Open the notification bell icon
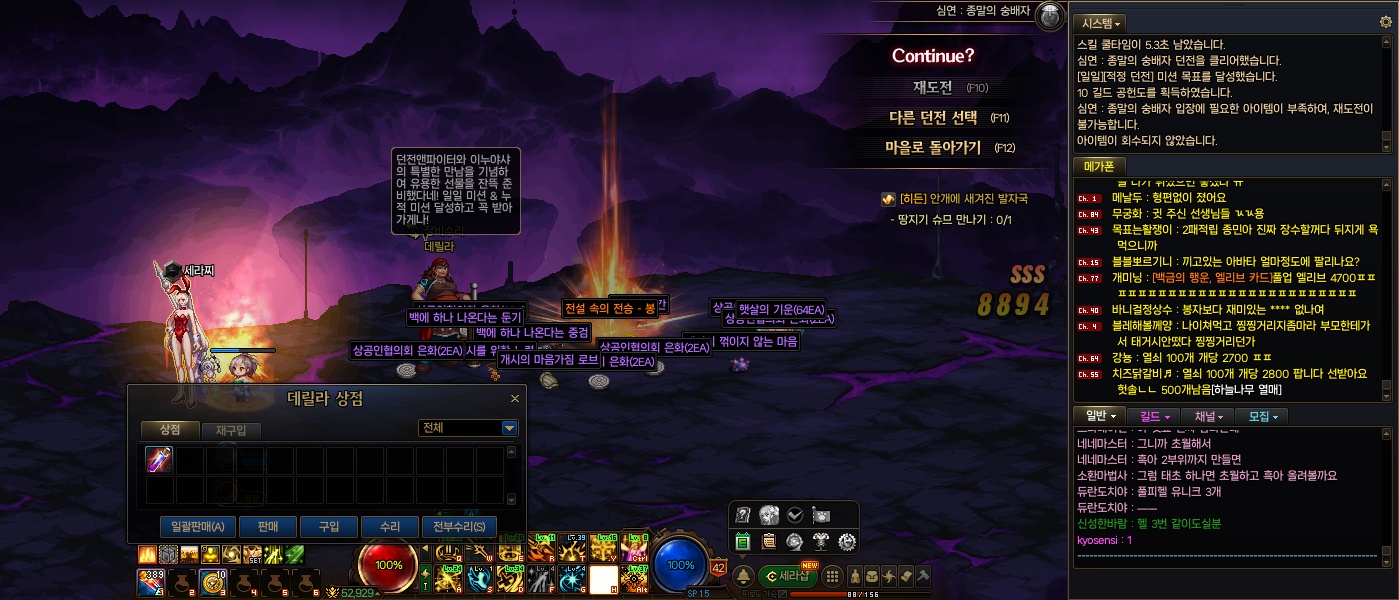Image resolution: width=1399 pixels, height=600 pixels. point(744,576)
